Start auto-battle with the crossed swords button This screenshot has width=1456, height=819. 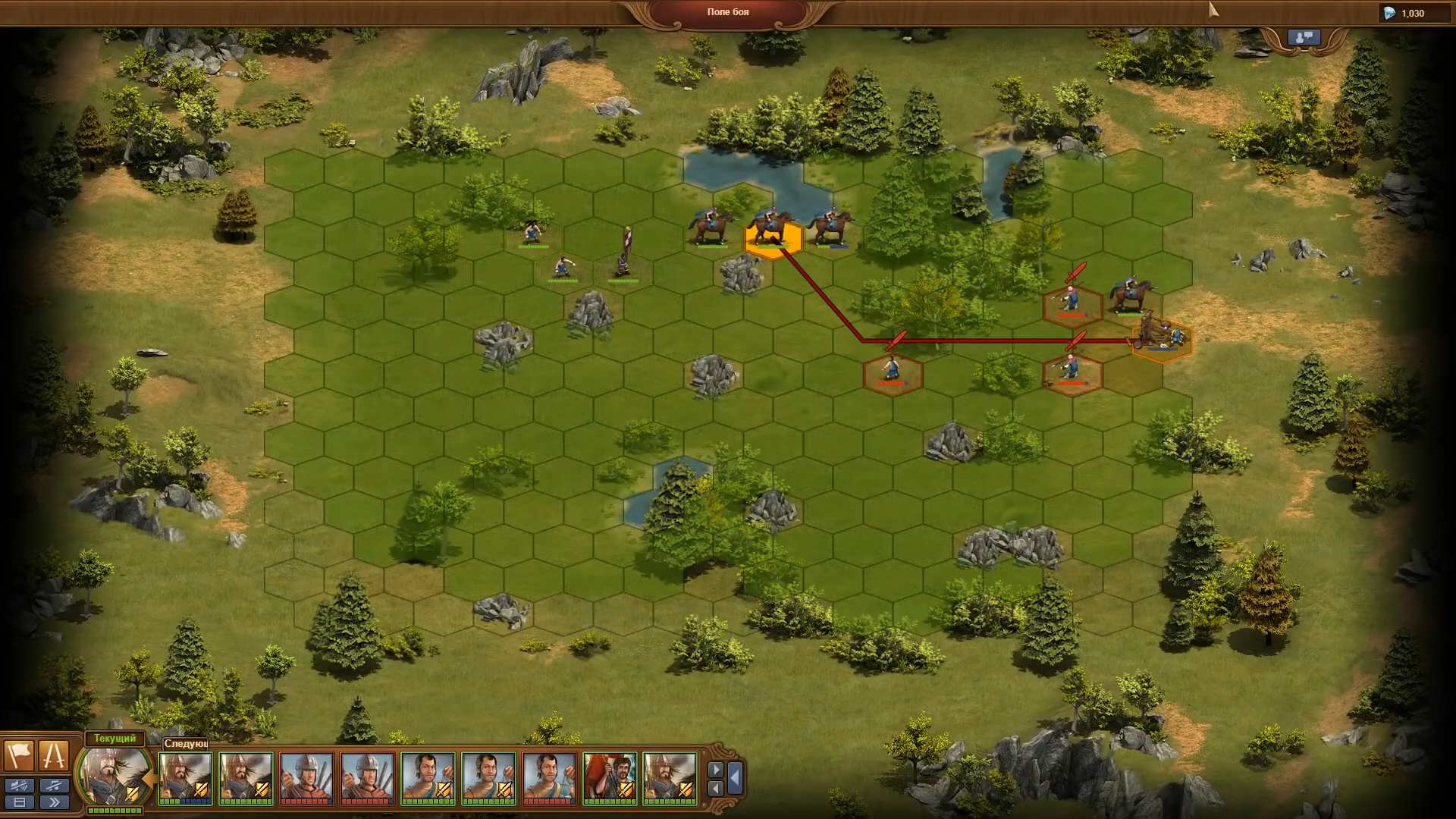click(54, 755)
